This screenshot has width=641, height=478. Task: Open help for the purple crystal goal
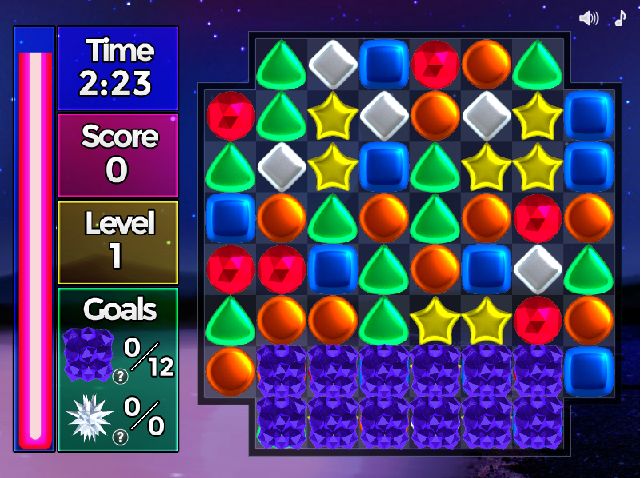click(x=122, y=377)
